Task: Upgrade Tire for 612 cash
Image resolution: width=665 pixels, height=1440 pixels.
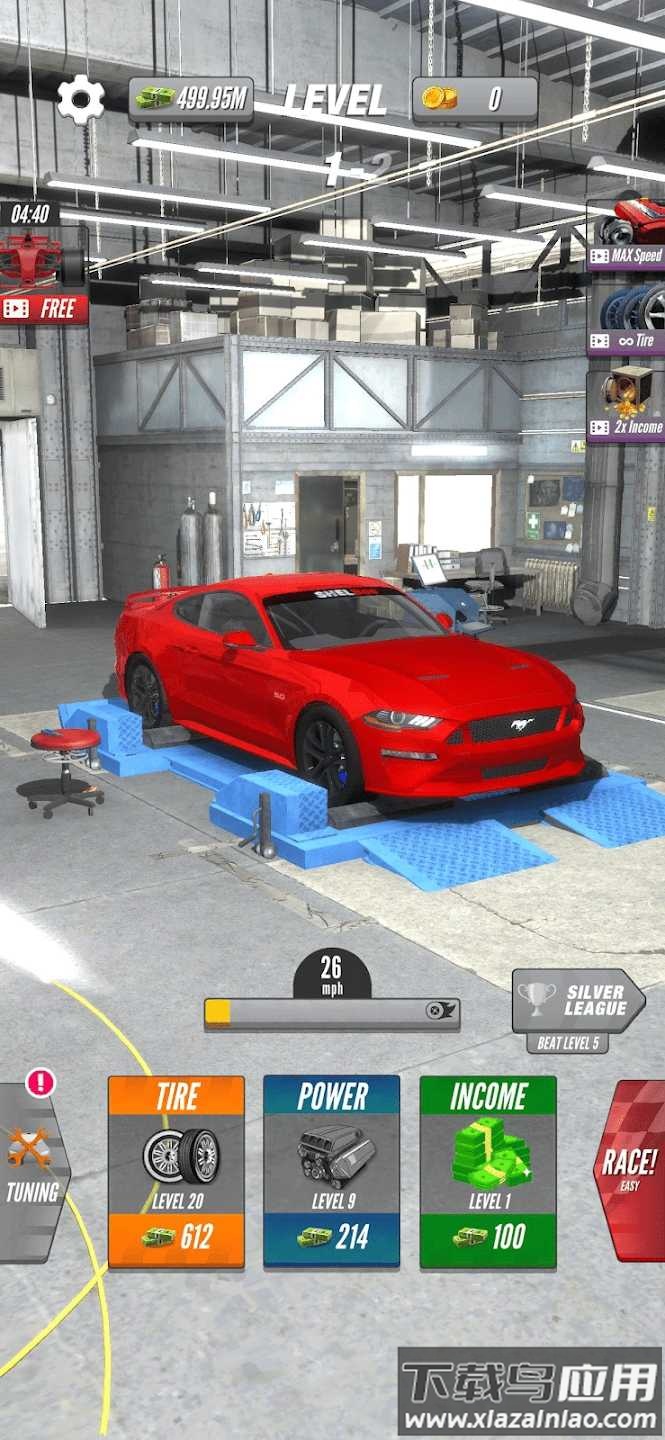Action: pyautogui.click(x=176, y=1171)
